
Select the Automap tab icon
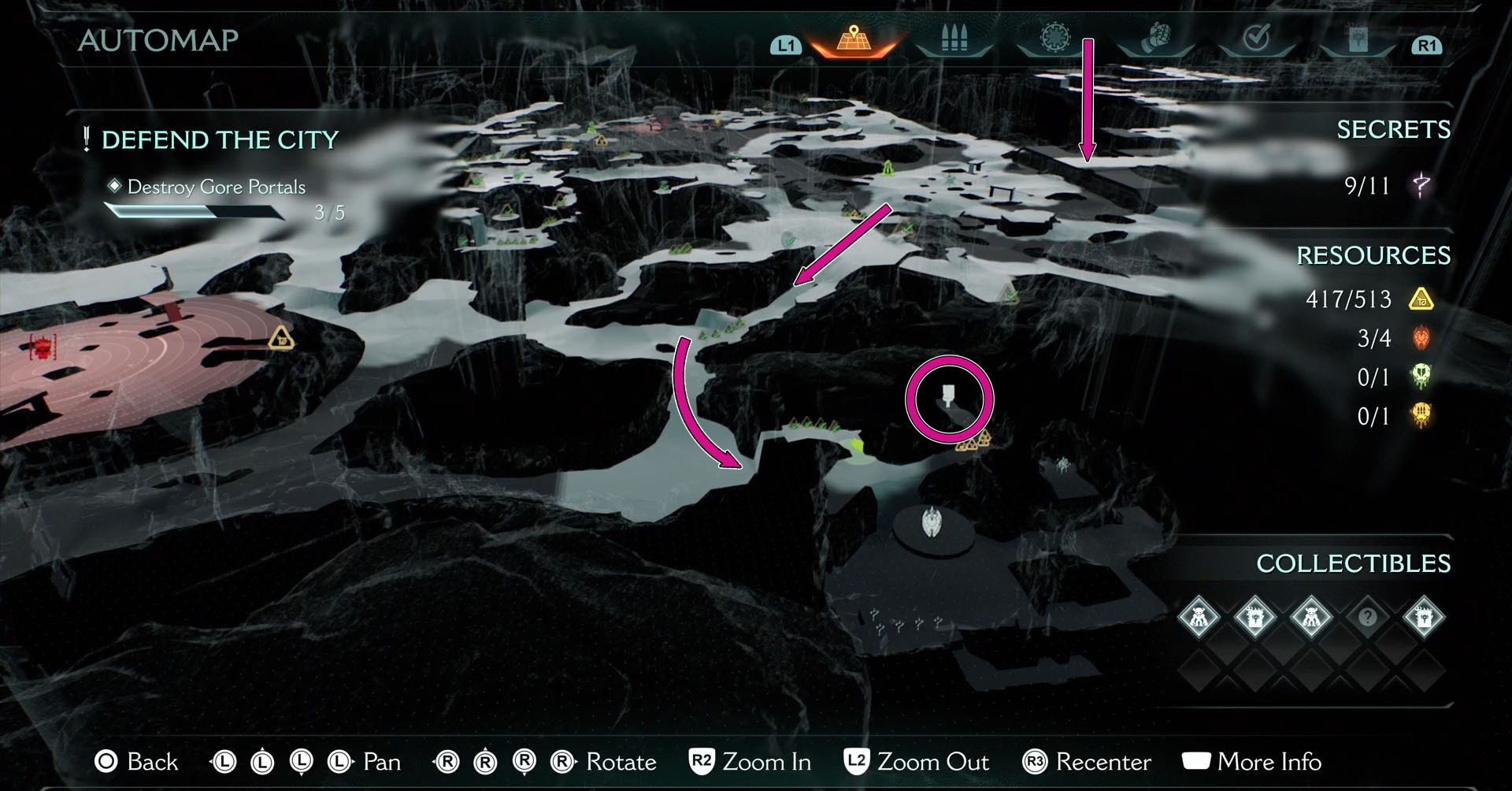[854, 39]
